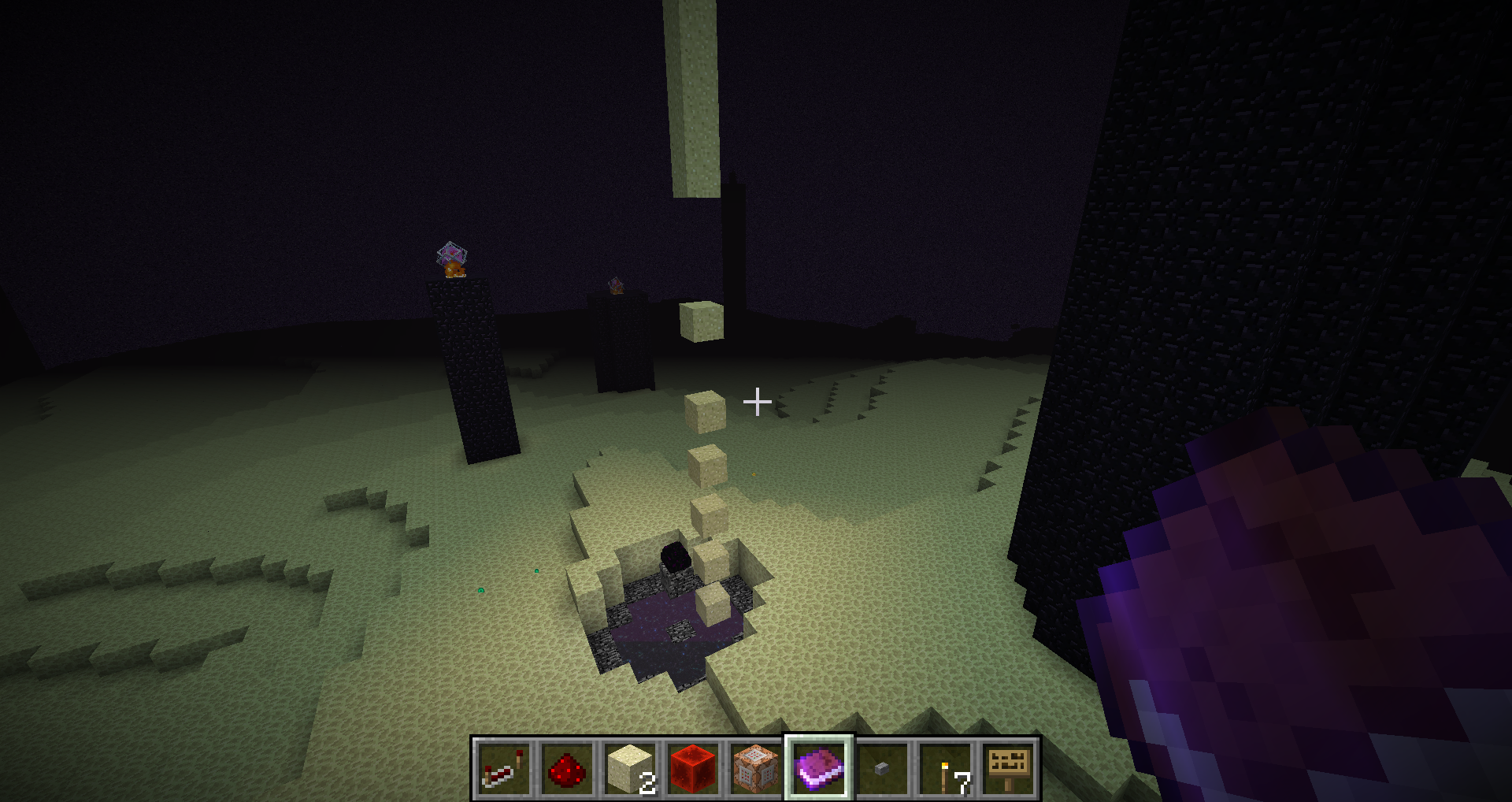Pick the block of redstone slot
Image resolution: width=1512 pixels, height=802 pixels.
(693, 768)
